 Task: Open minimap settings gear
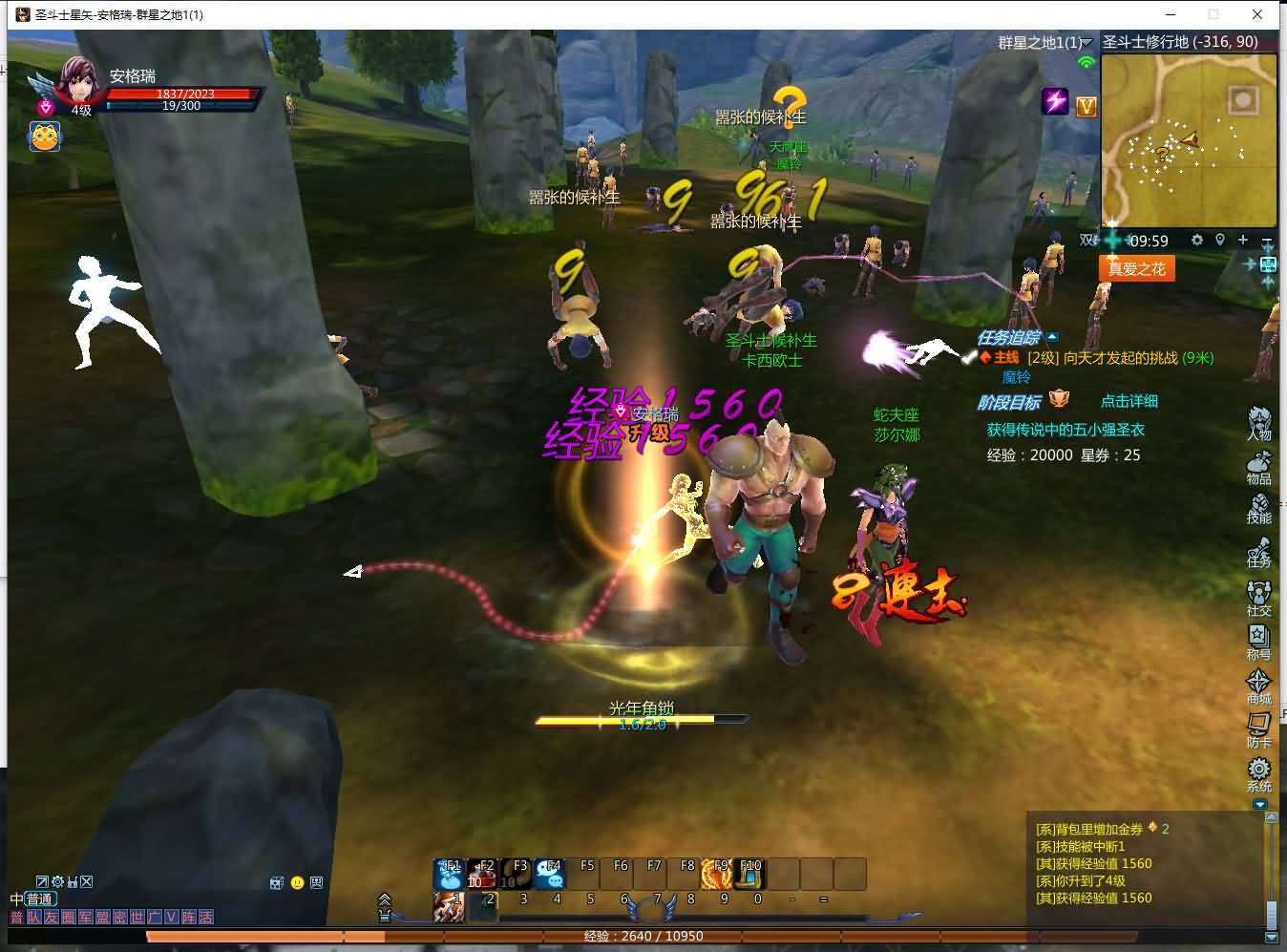(x=1196, y=240)
